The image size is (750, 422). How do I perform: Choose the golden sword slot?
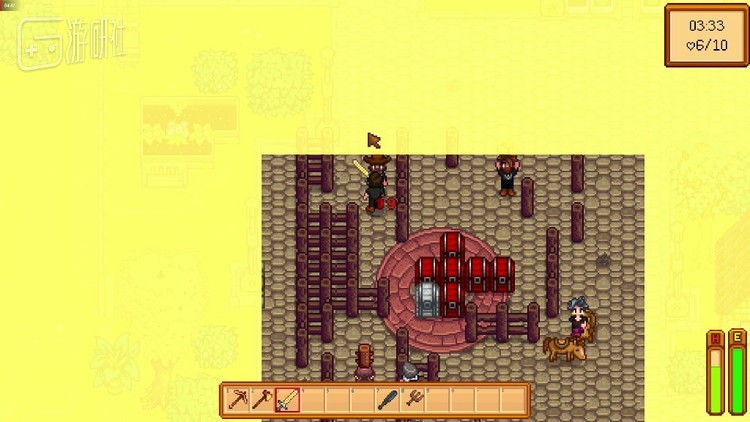tap(288, 400)
